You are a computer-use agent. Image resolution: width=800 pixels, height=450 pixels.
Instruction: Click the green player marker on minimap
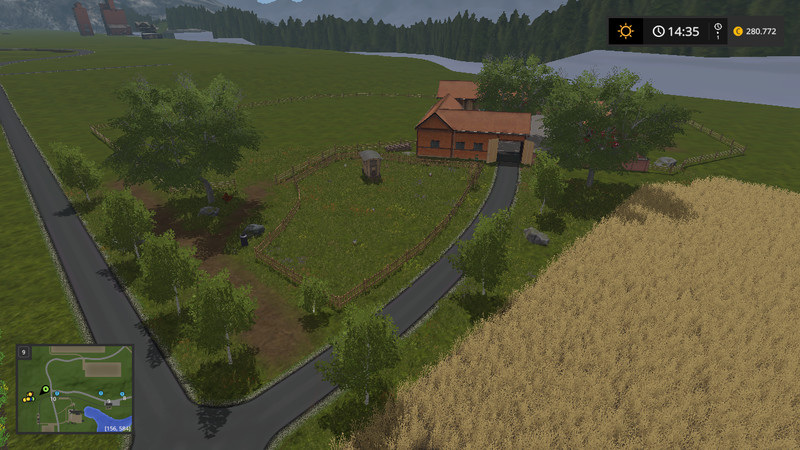[x=46, y=388]
